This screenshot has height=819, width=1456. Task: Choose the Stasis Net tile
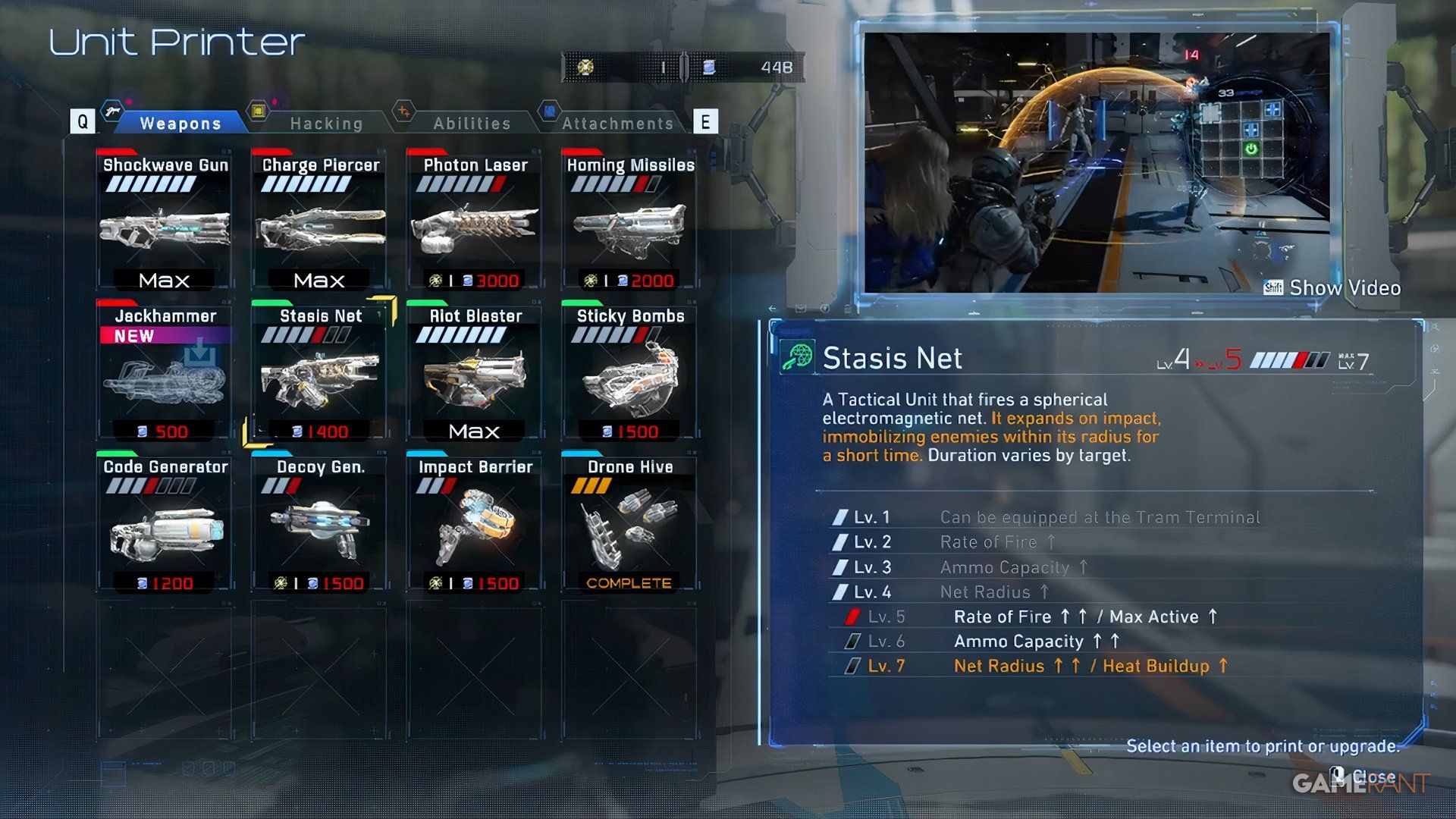coord(319,373)
